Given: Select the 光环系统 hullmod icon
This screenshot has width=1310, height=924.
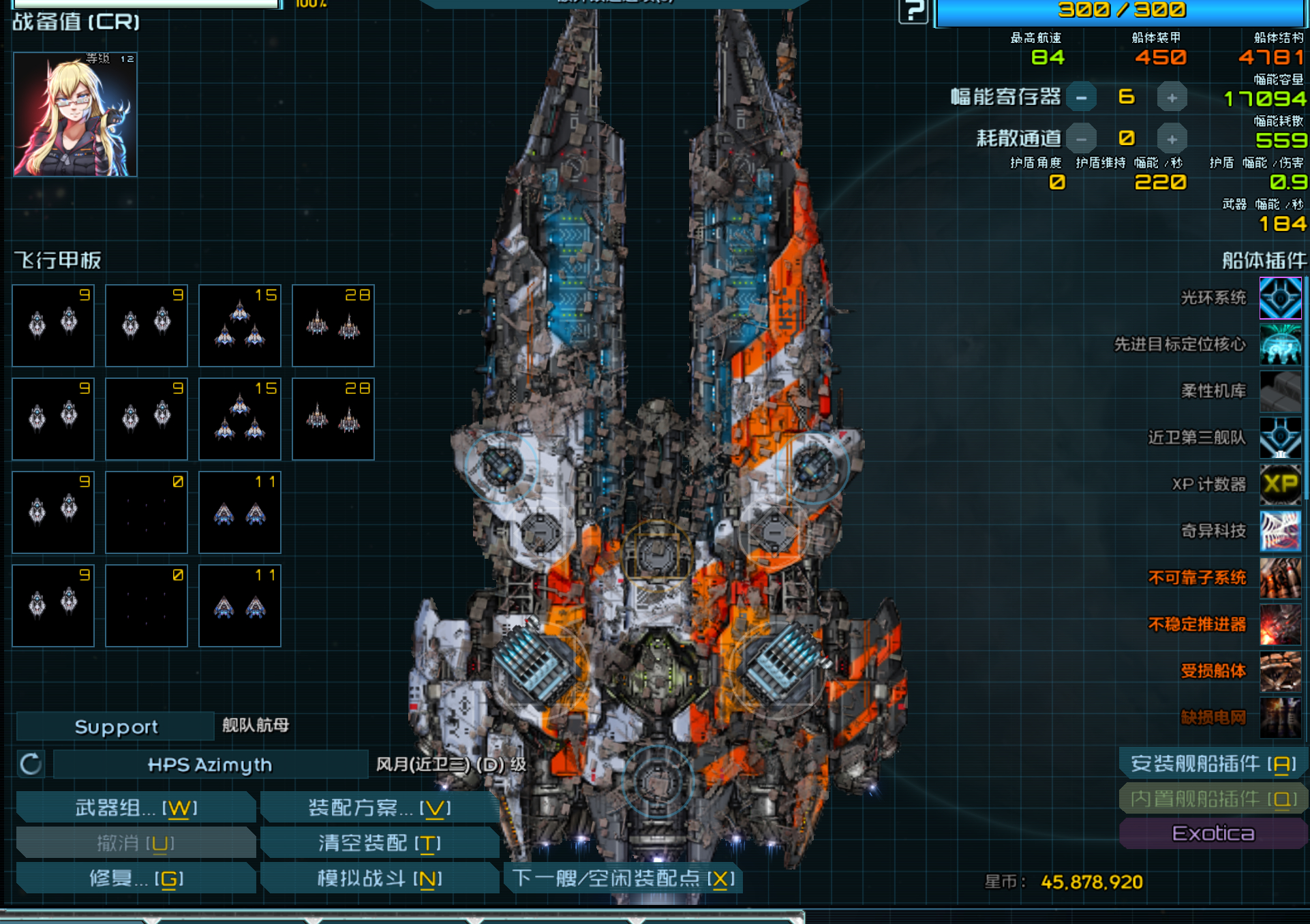Looking at the screenshot, I should tap(1280, 298).
